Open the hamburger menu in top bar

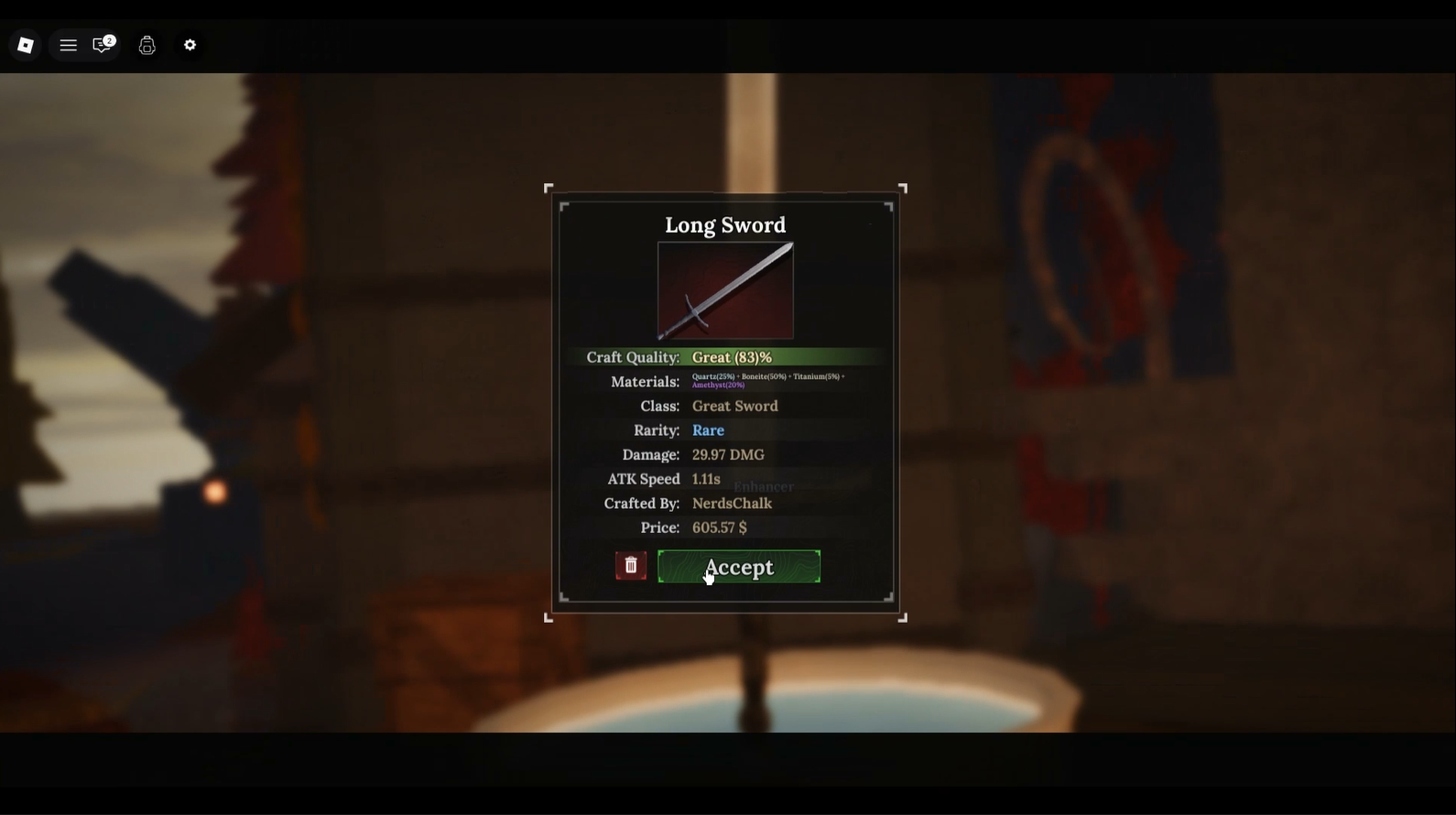click(68, 45)
